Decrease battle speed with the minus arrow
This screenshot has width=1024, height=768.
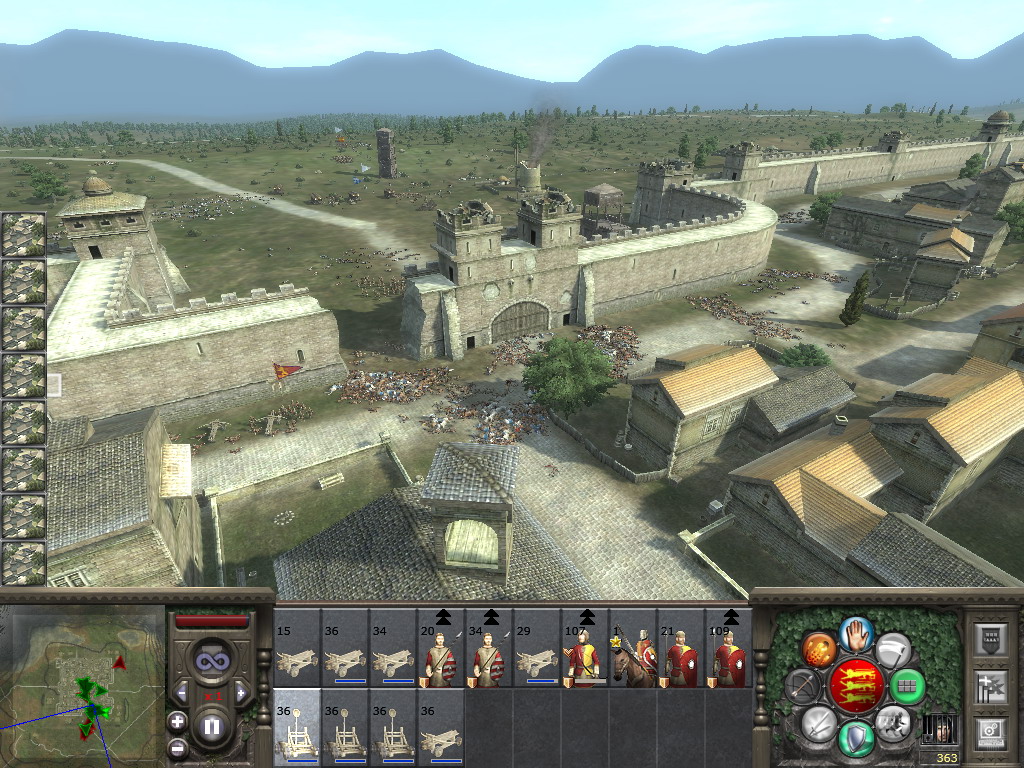(181, 692)
